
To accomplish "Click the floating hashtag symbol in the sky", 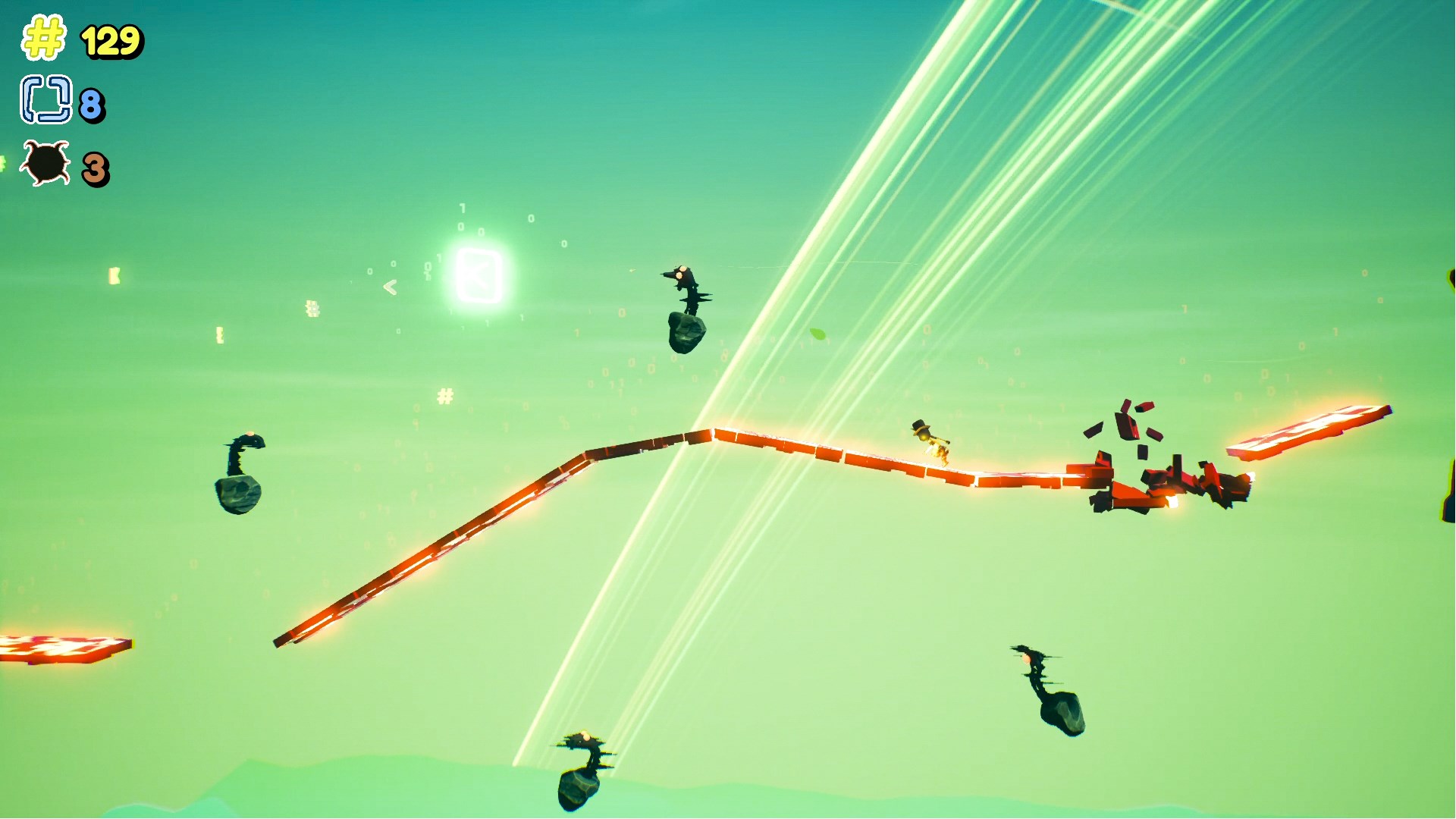I will coord(445,396).
